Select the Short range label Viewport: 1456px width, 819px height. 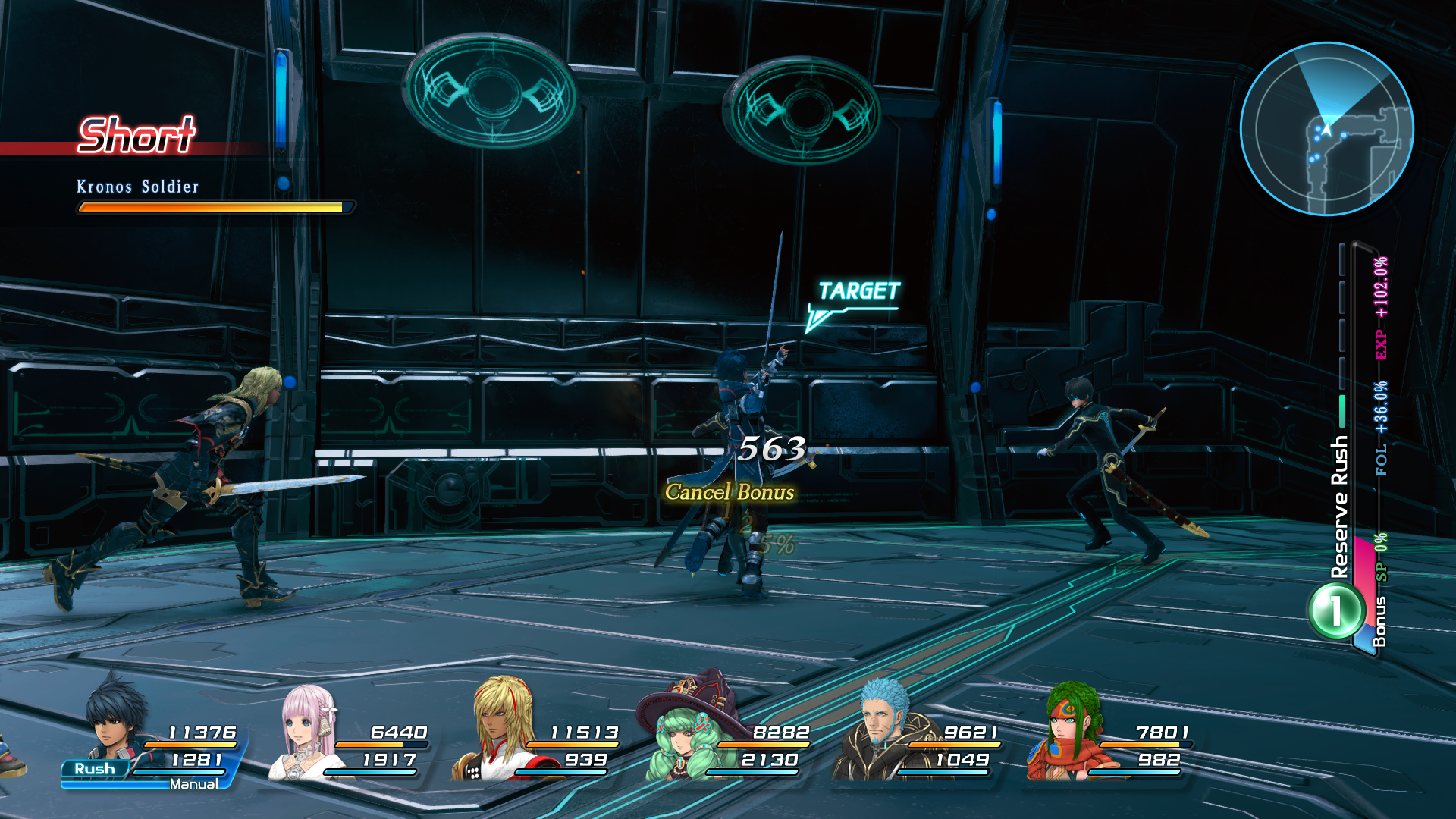pos(135,136)
